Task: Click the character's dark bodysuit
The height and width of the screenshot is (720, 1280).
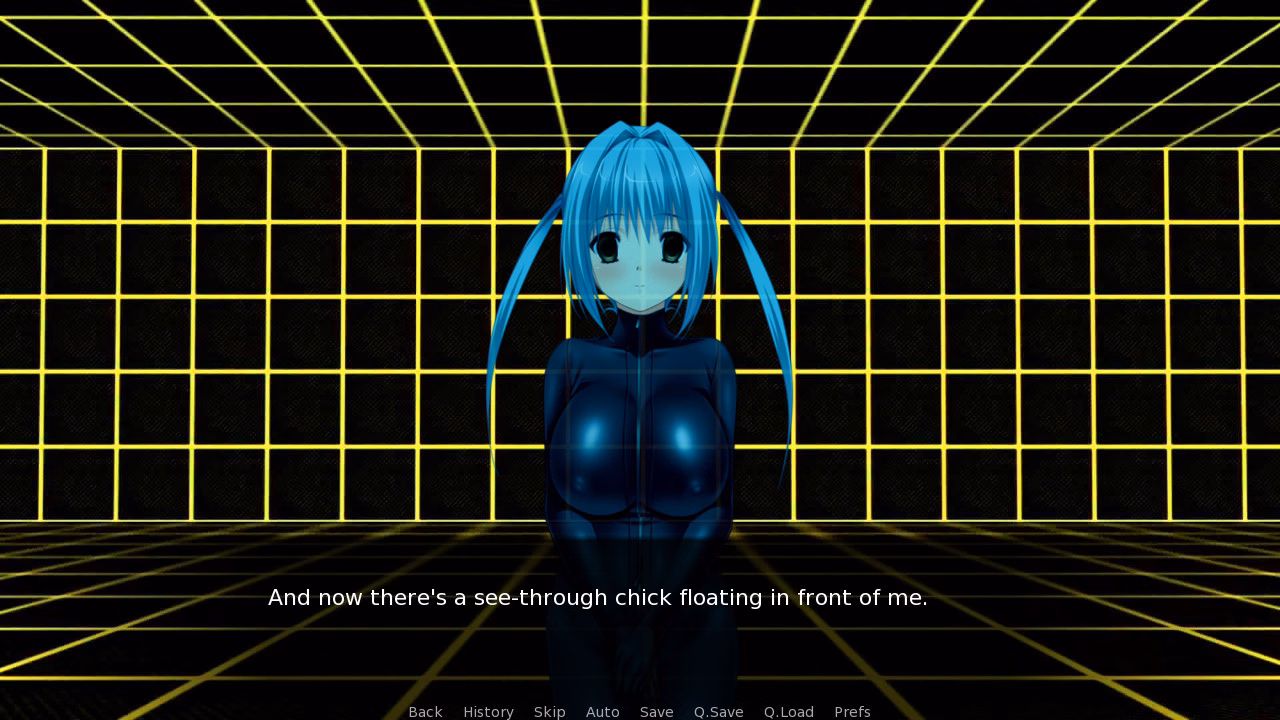Action: (640, 450)
